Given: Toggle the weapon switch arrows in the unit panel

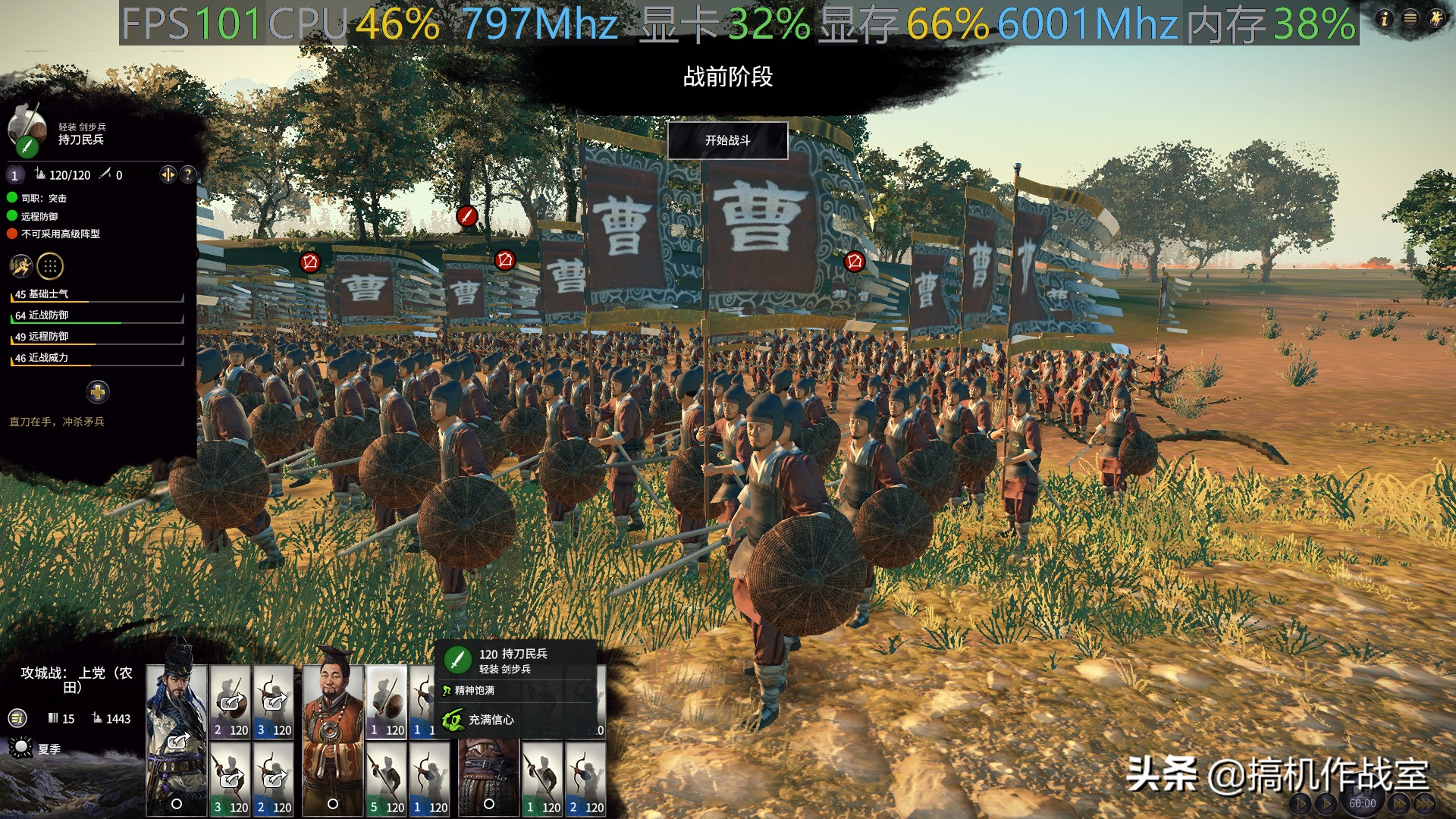Looking at the screenshot, I should pyautogui.click(x=168, y=175).
